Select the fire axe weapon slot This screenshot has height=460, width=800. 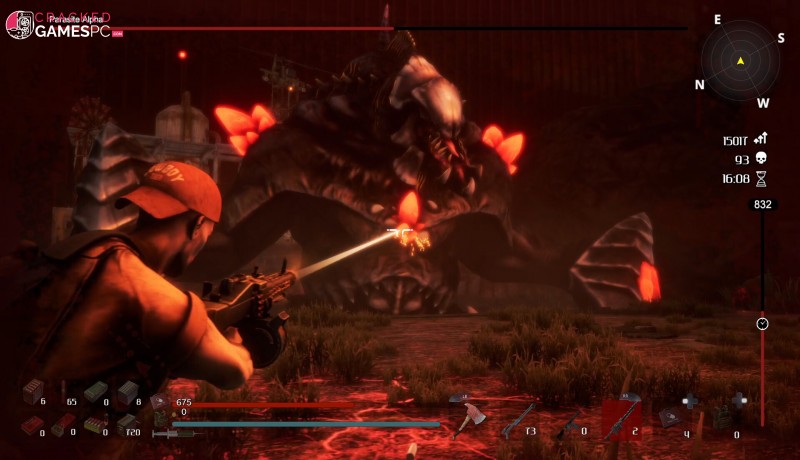(x=465, y=420)
